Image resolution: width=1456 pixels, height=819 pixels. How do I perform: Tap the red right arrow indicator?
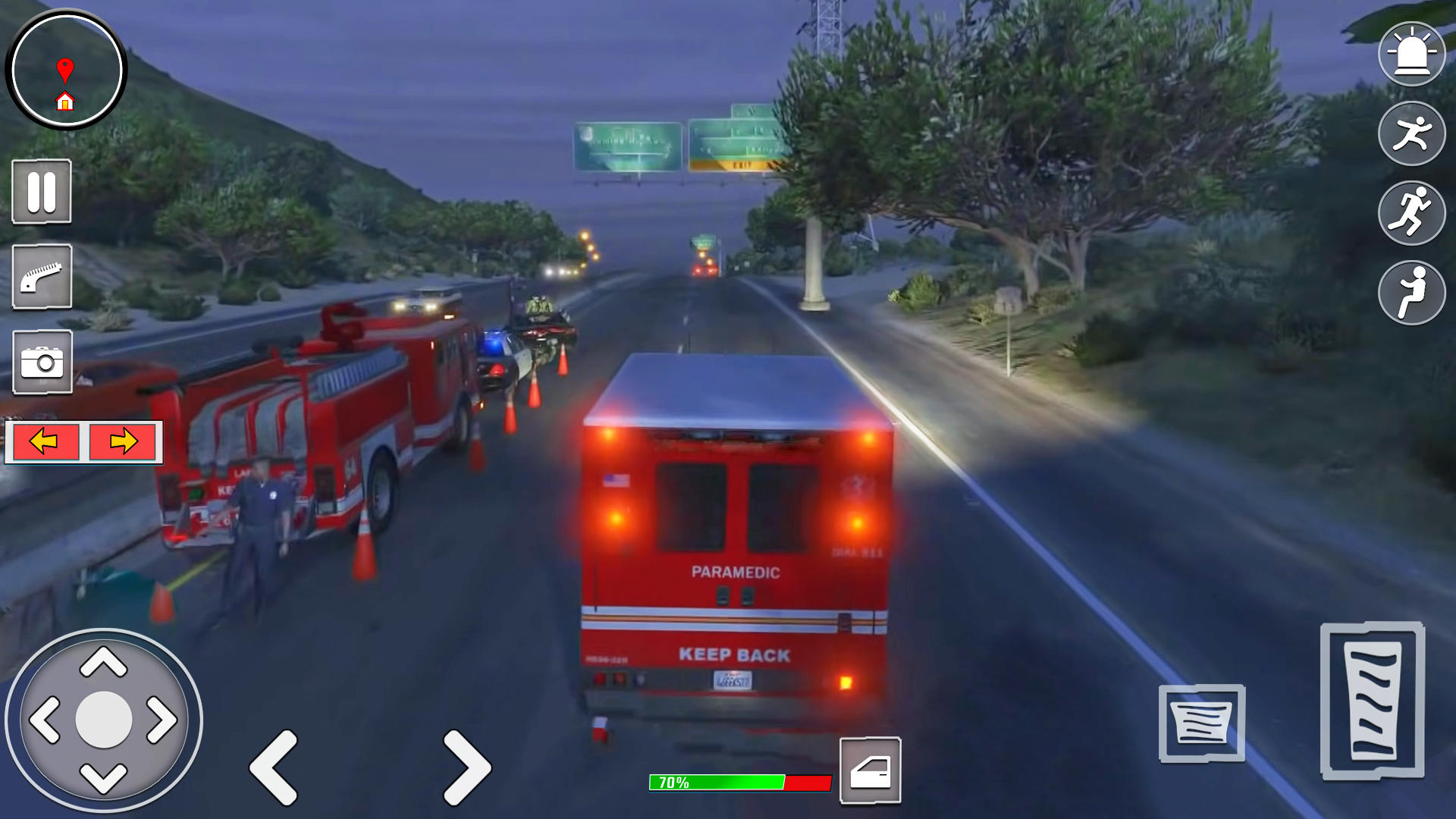click(121, 441)
